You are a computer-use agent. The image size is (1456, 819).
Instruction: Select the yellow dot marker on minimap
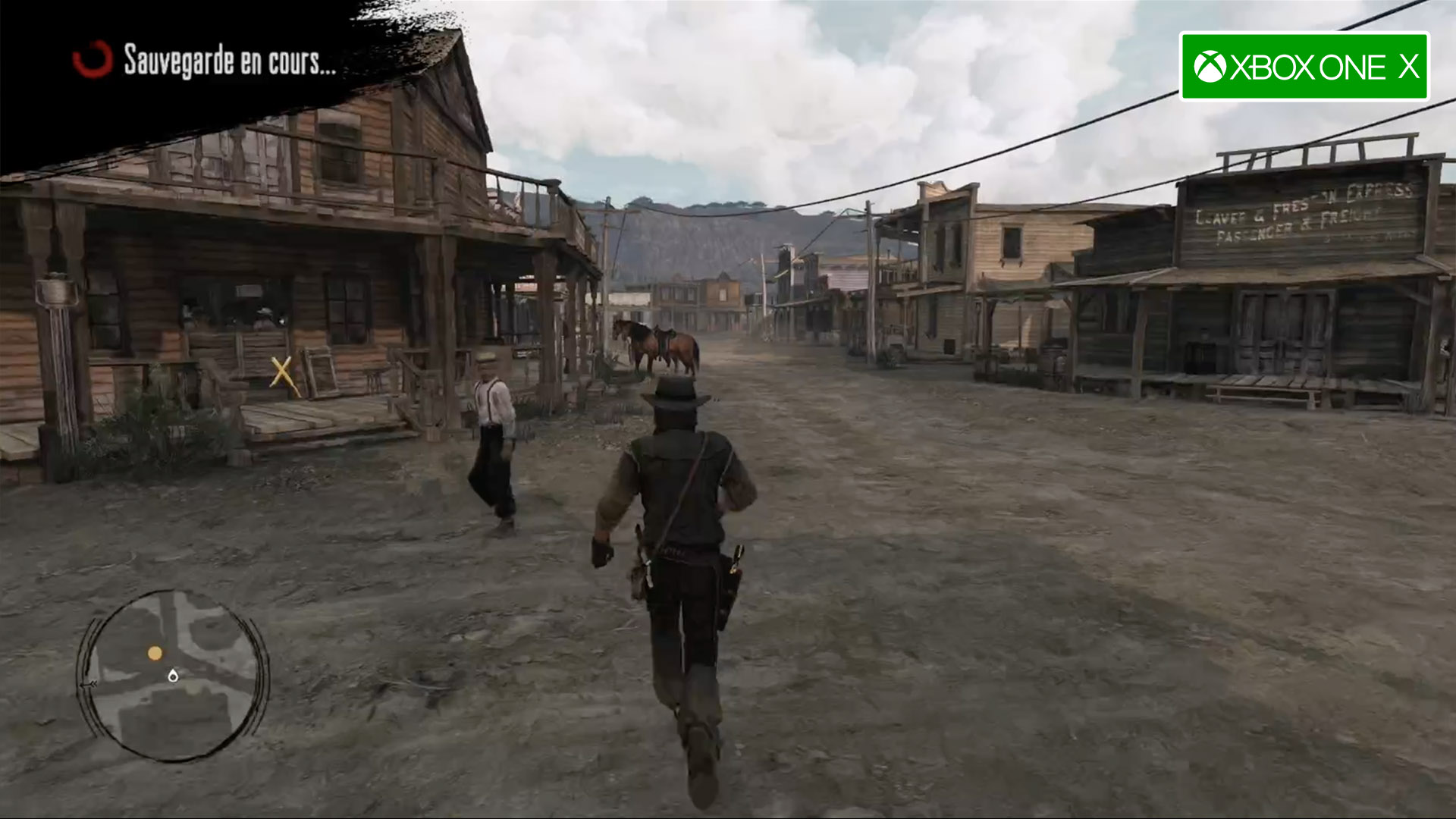(x=155, y=653)
